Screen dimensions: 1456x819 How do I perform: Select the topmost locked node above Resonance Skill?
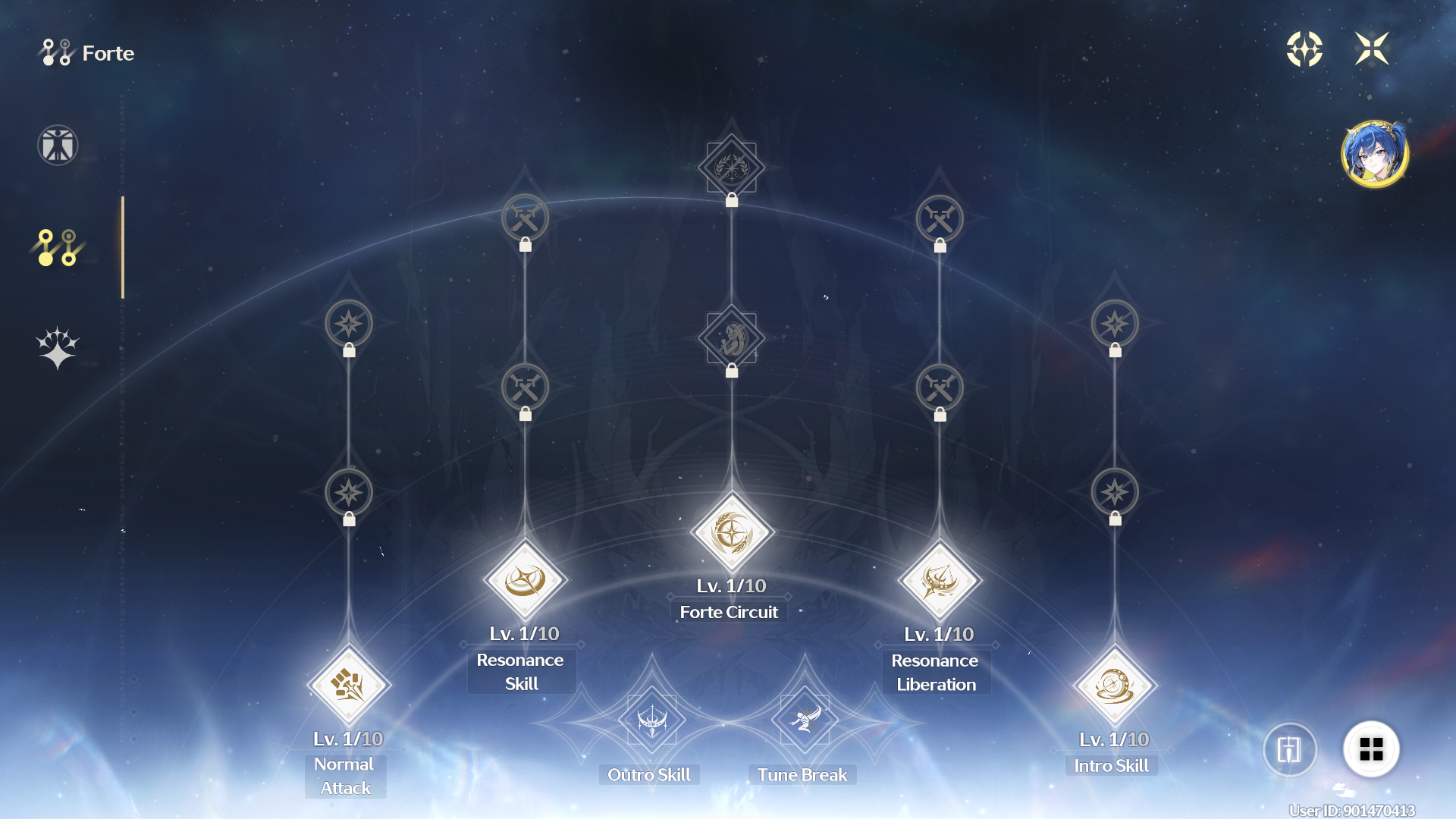pos(526,218)
